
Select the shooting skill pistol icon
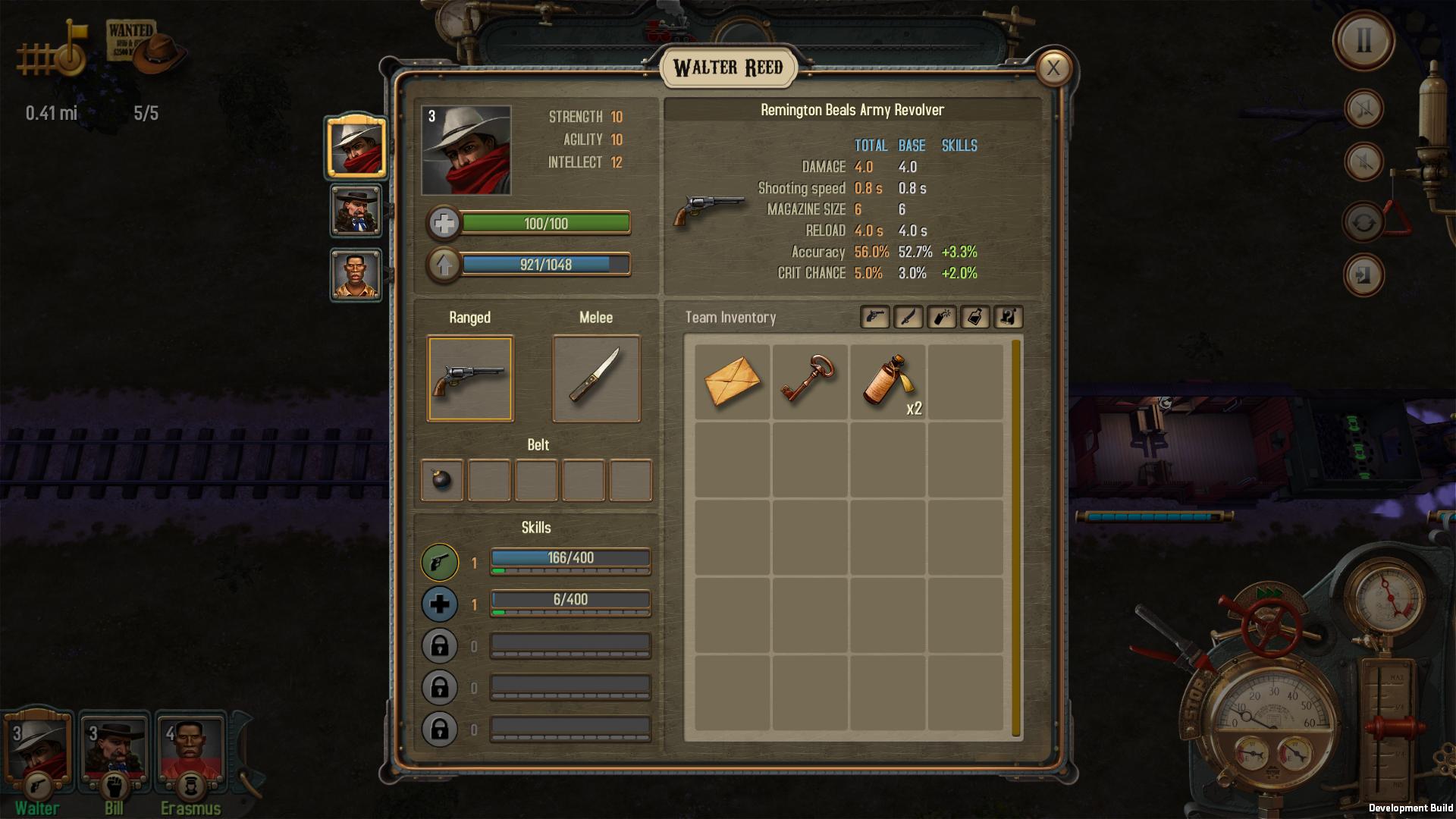[x=441, y=563]
